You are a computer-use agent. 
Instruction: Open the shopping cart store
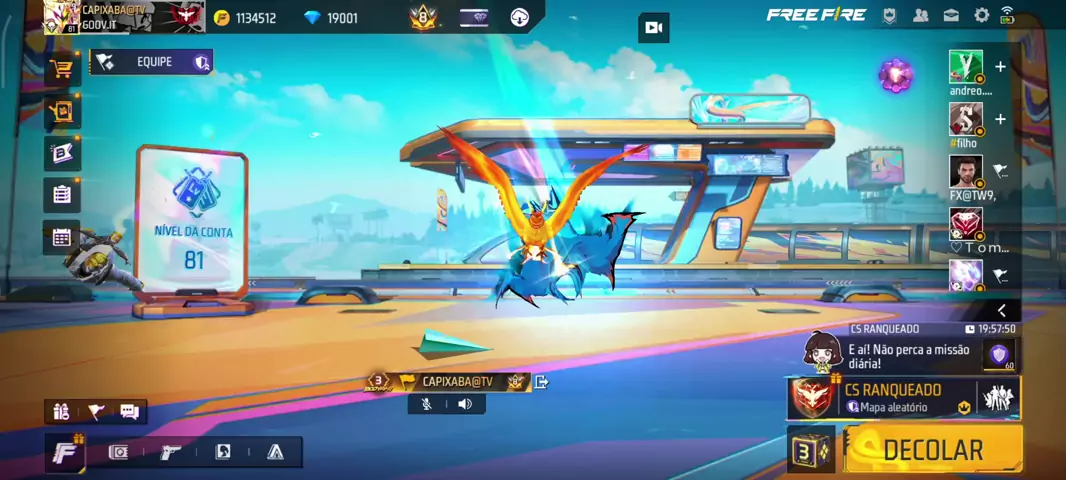point(62,69)
